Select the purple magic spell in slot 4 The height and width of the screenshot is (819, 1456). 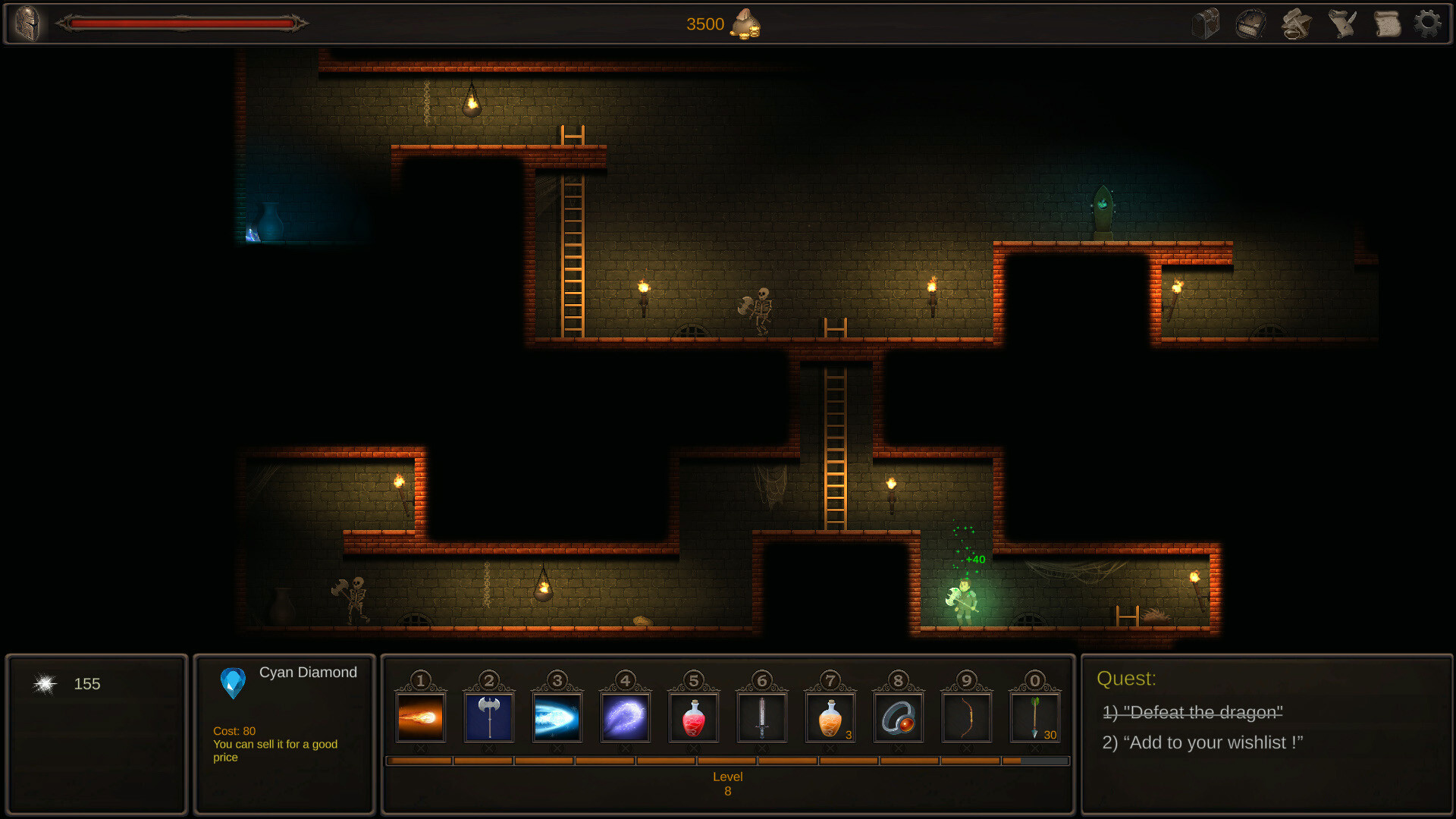click(625, 717)
